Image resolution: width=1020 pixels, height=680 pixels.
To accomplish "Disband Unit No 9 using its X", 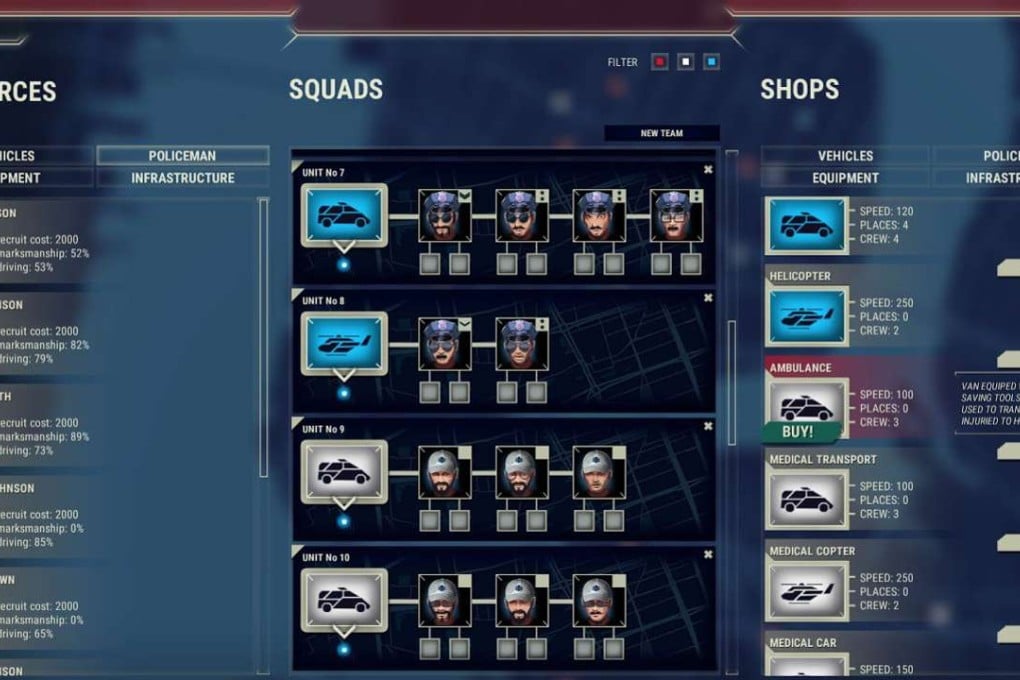I will [x=708, y=426].
